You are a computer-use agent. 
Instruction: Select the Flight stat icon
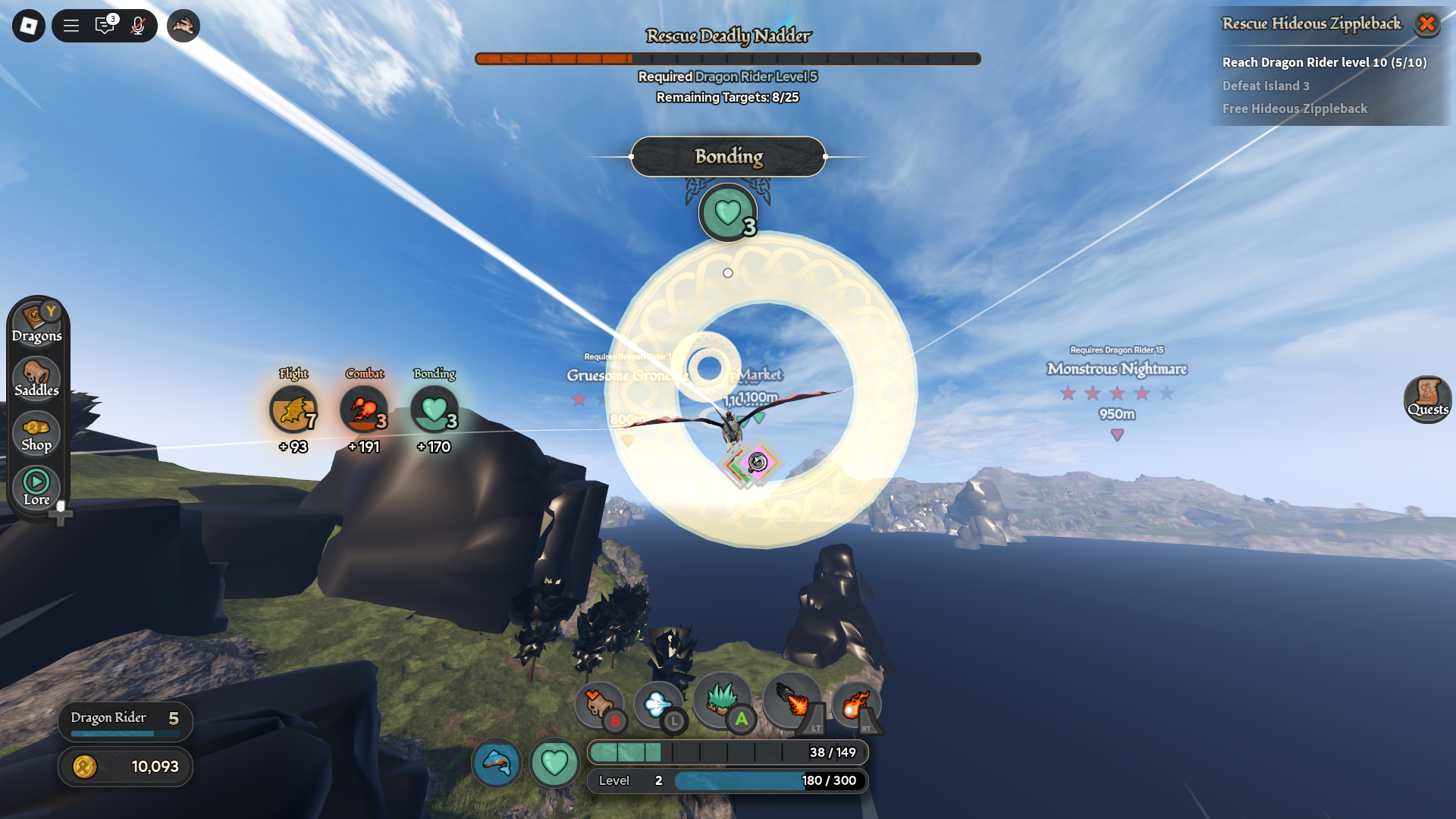click(293, 409)
